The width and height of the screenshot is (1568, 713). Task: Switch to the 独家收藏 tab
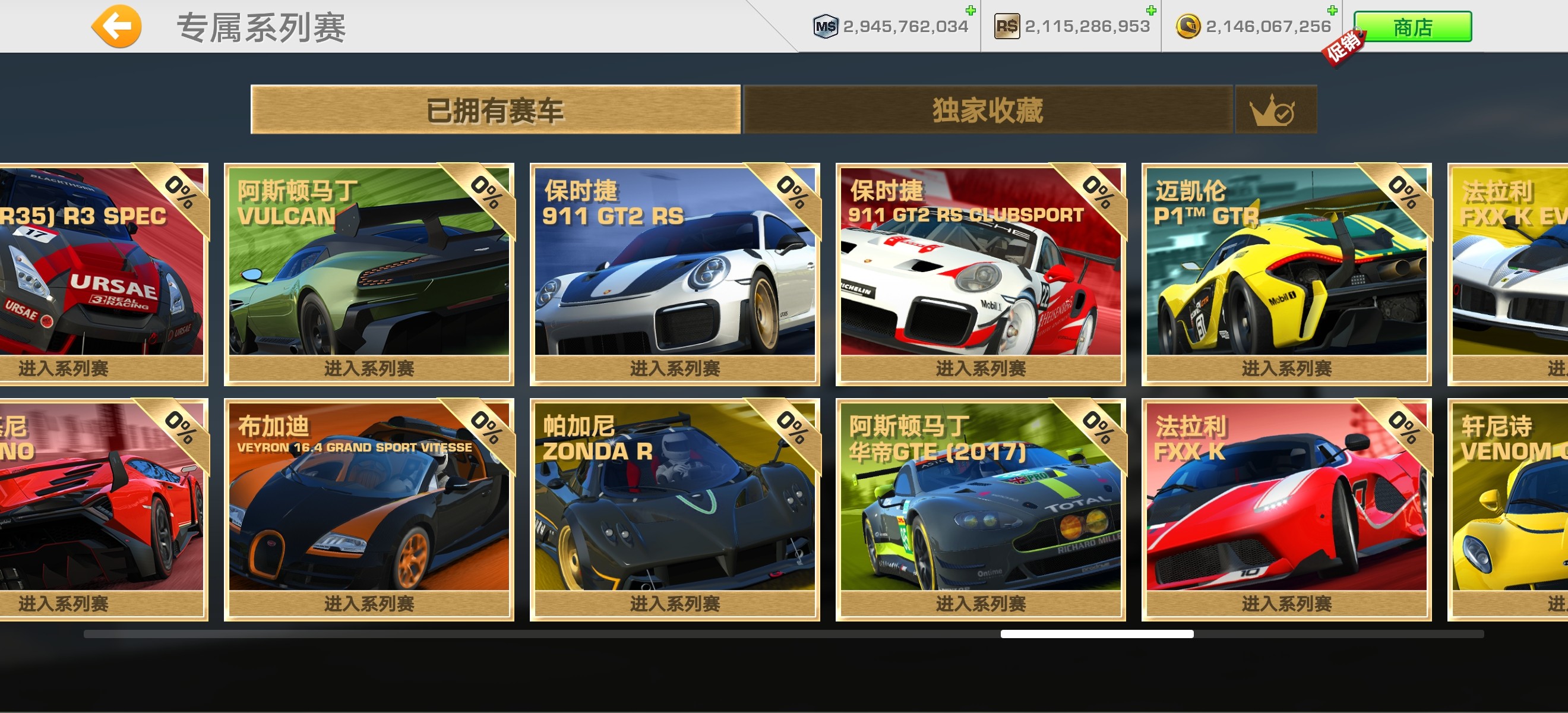point(987,110)
